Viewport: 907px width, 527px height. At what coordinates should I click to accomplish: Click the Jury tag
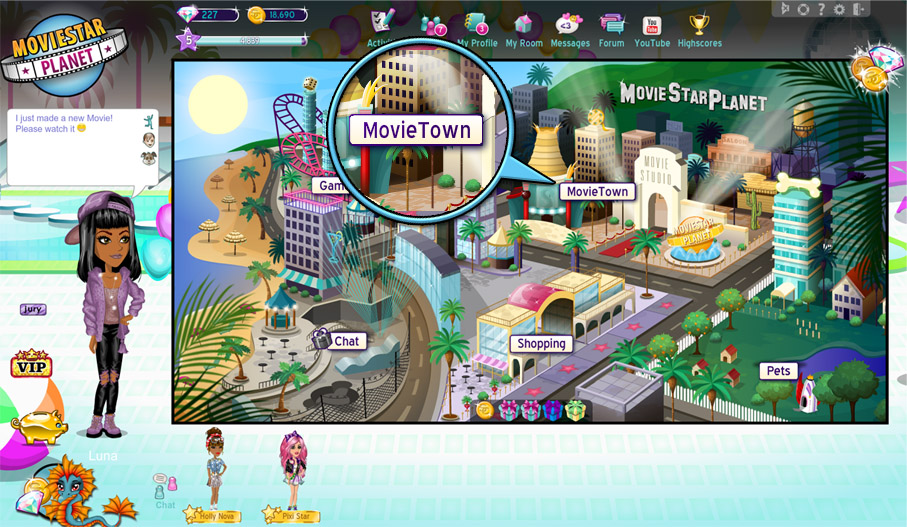[33, 310]
